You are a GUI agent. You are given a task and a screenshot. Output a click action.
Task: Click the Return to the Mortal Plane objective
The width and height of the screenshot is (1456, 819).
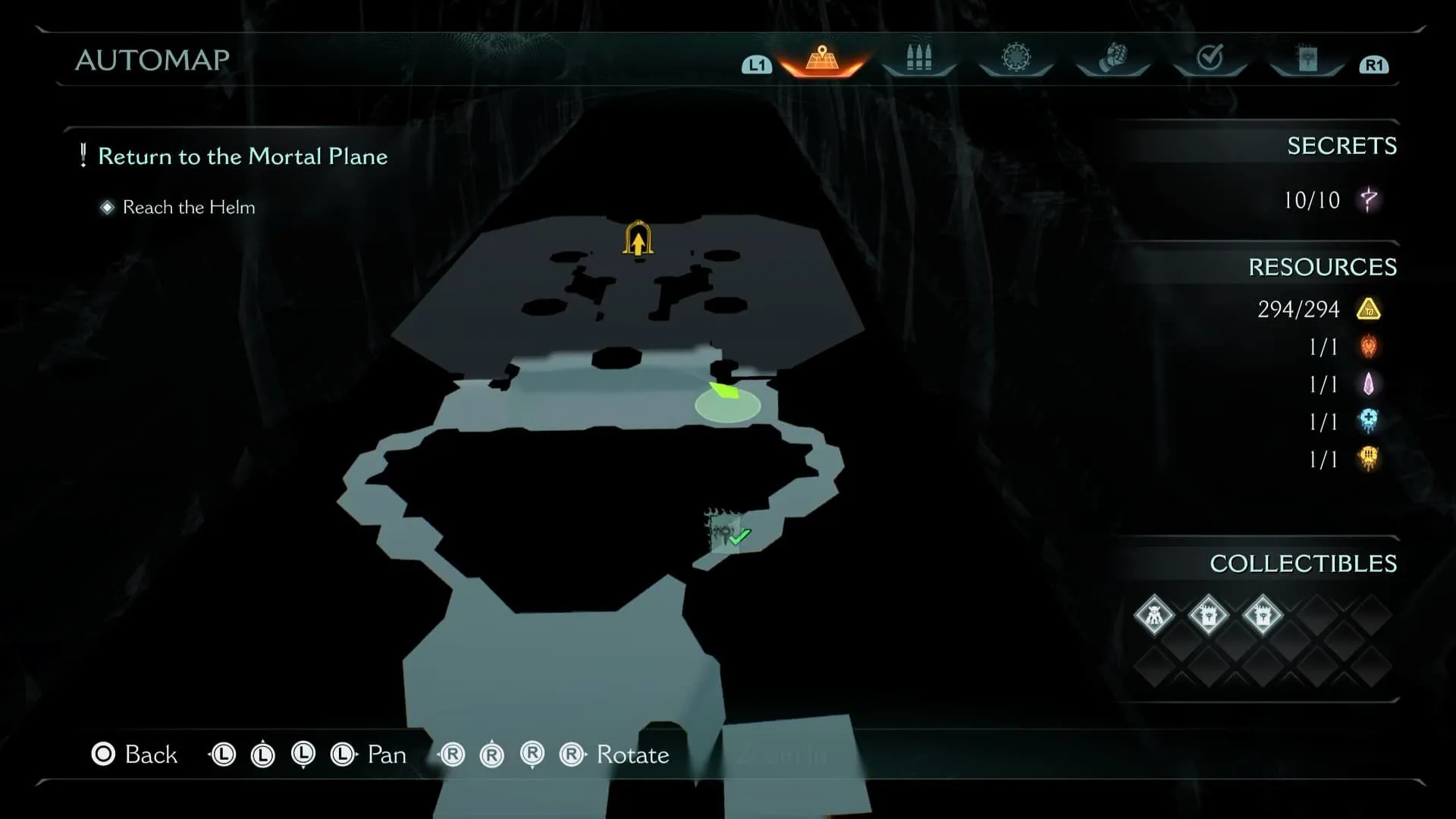tap(243, 156)
